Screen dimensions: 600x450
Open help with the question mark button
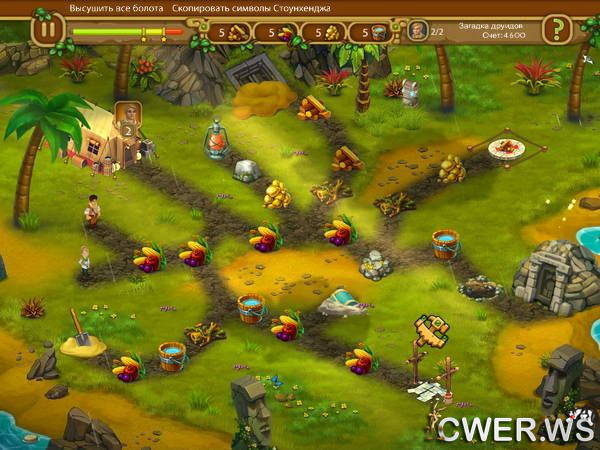pyautogui.click(x=556, y=30)
